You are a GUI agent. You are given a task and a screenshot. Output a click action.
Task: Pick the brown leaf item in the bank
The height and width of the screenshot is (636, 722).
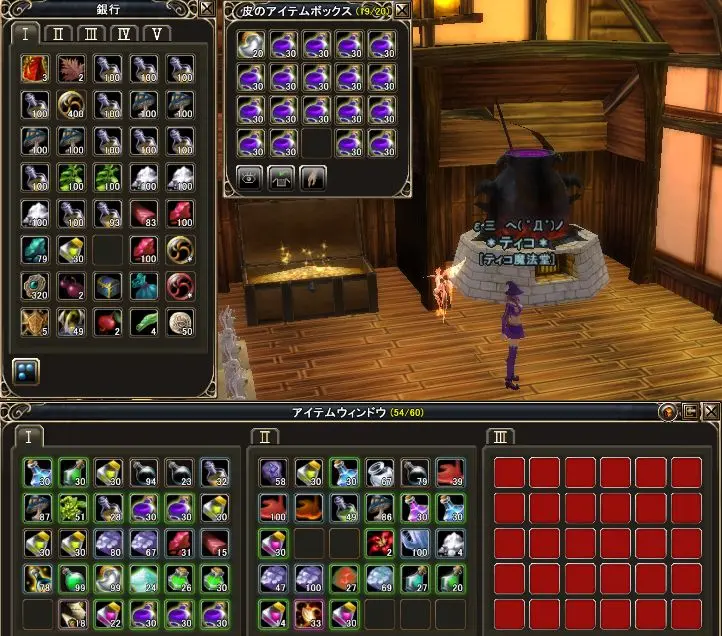70,69
